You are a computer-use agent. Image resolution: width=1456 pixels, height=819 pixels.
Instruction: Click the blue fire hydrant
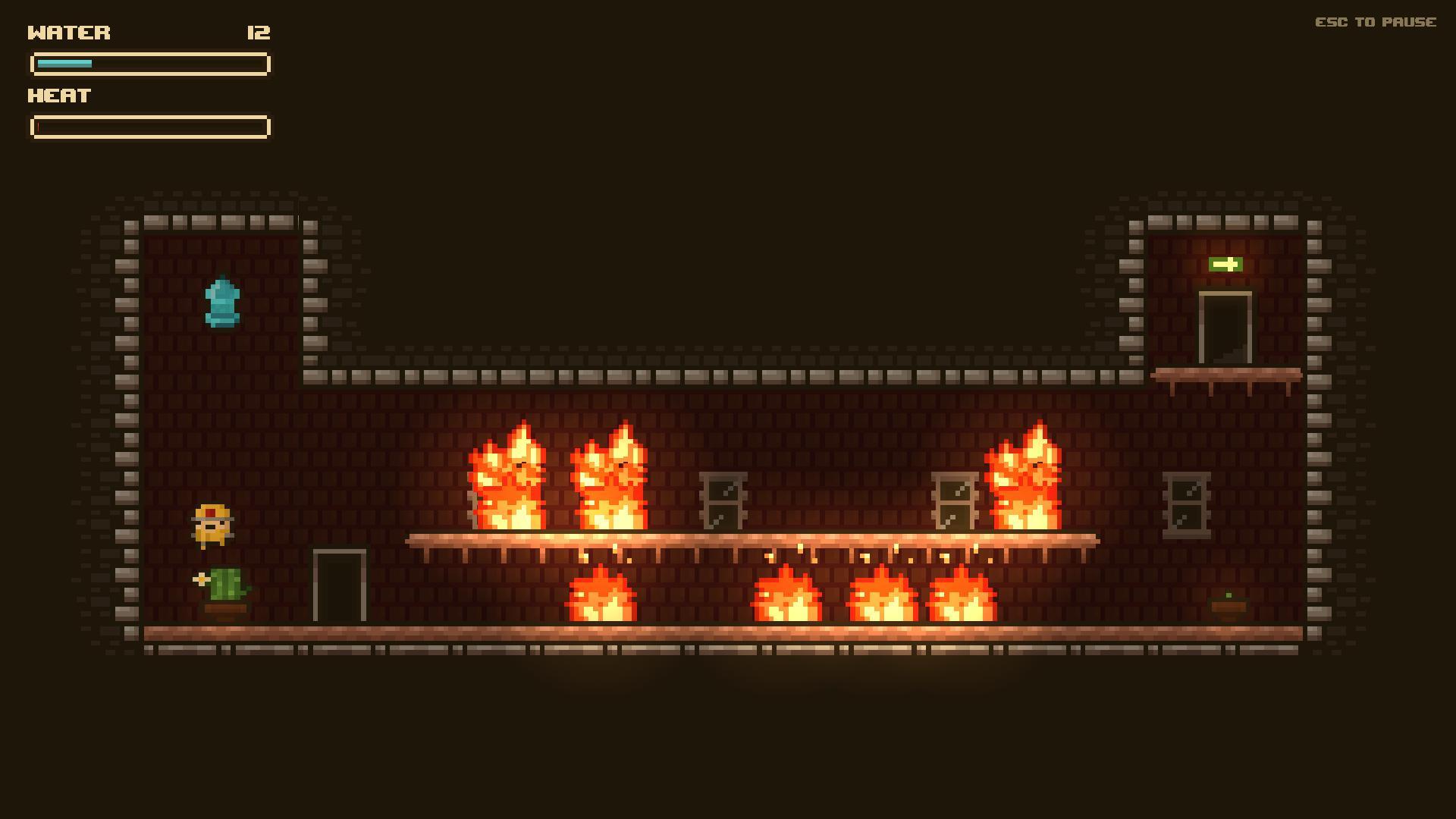point(224,302)
